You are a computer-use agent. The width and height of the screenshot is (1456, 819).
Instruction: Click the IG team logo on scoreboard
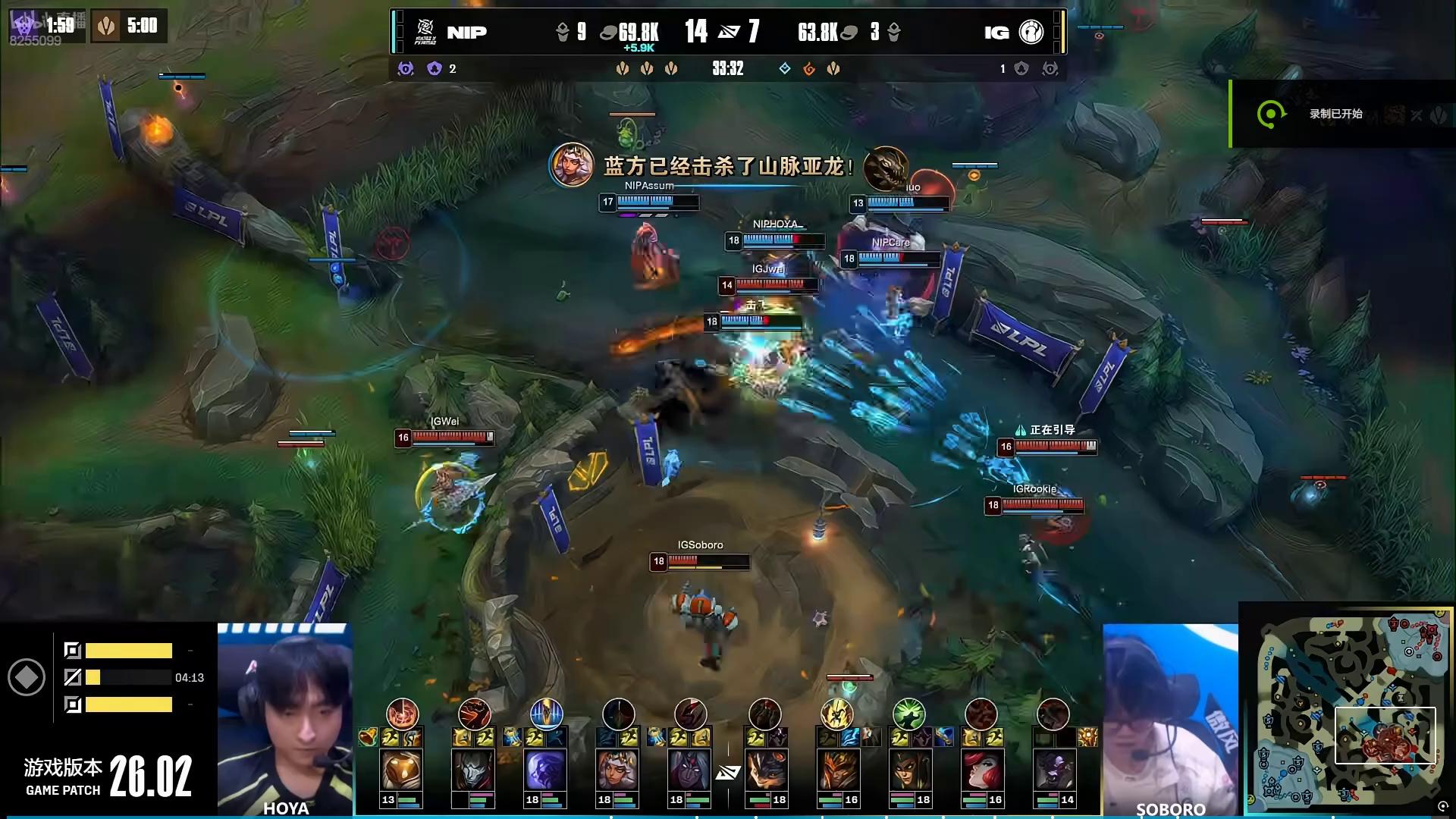[1031, 32]
